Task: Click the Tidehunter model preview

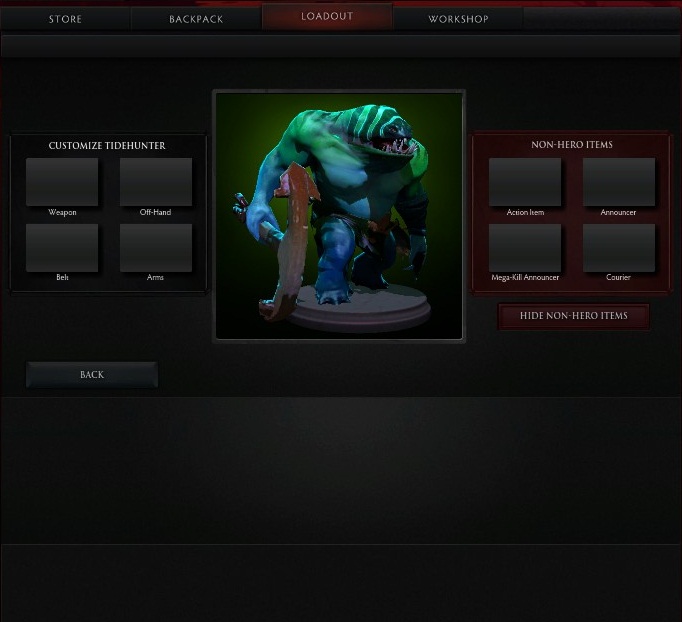Action: click(x=339, y=215)
